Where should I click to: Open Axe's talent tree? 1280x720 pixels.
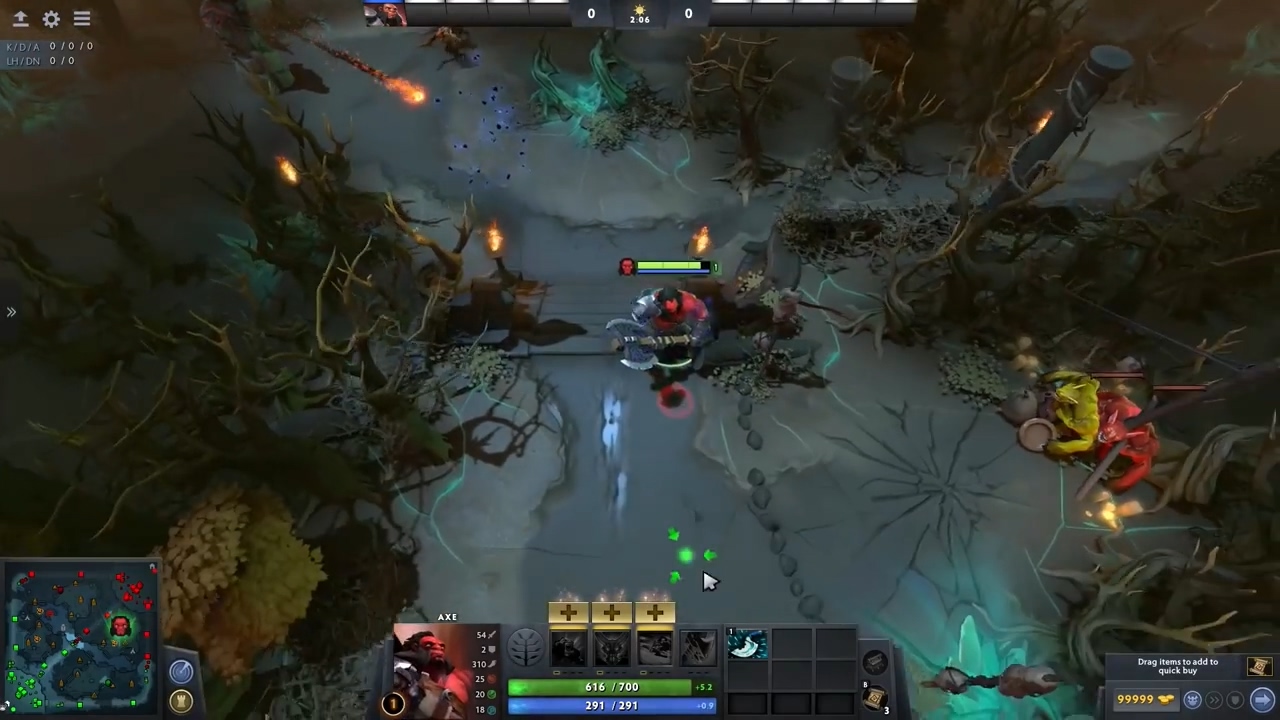[x=525, y=647]
